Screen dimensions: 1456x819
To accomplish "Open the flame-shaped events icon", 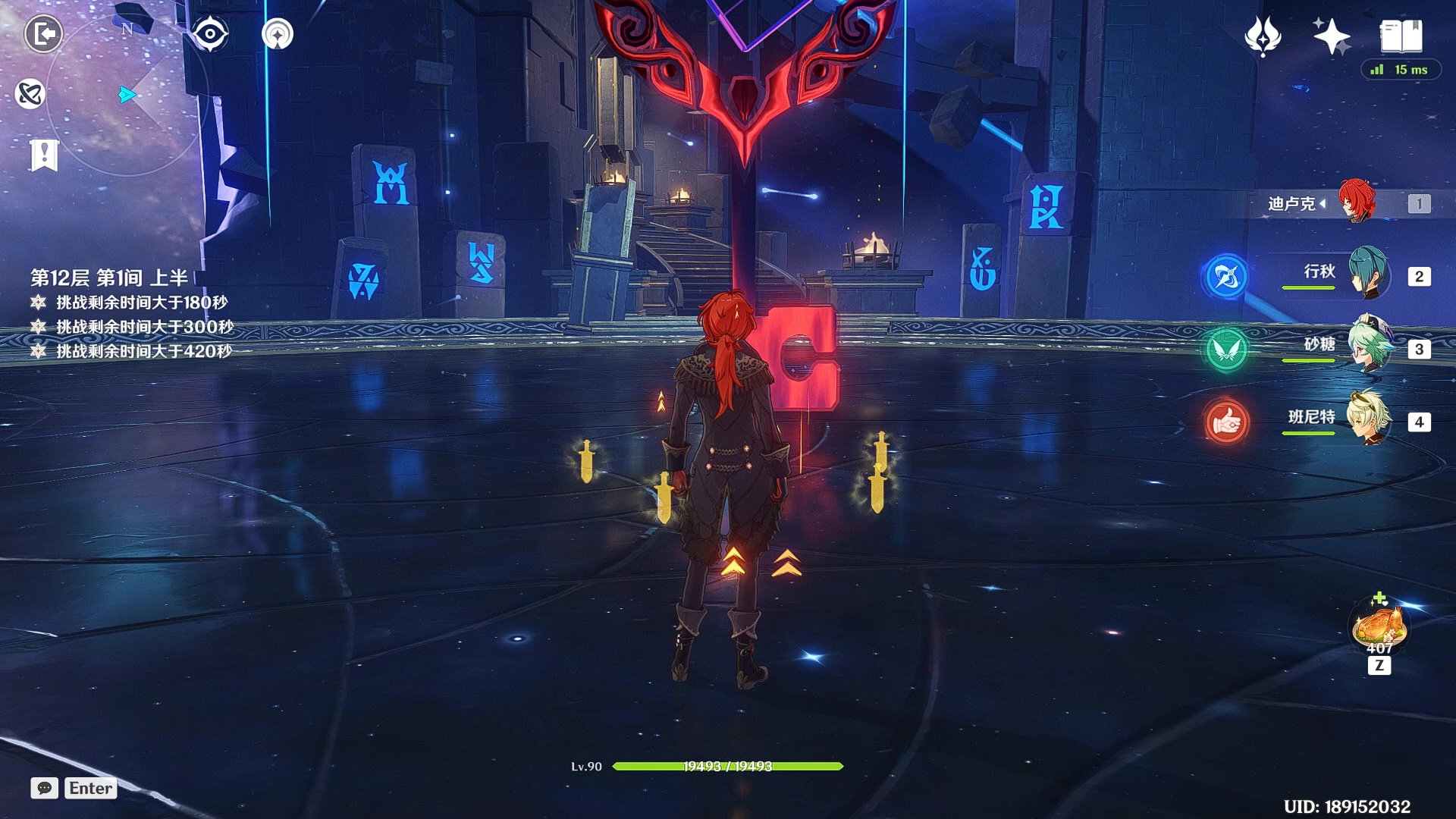I will tap(1263, 36).
